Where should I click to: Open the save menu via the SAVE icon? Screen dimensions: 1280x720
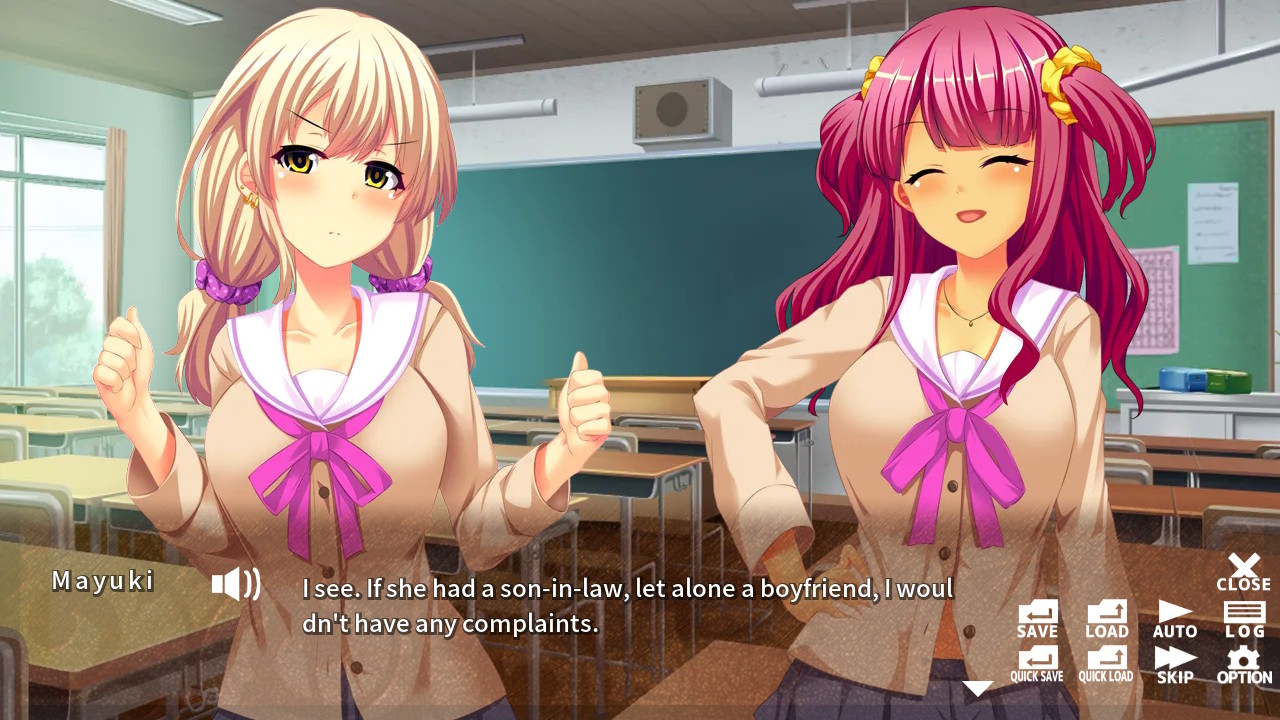tap(1037, 615)
